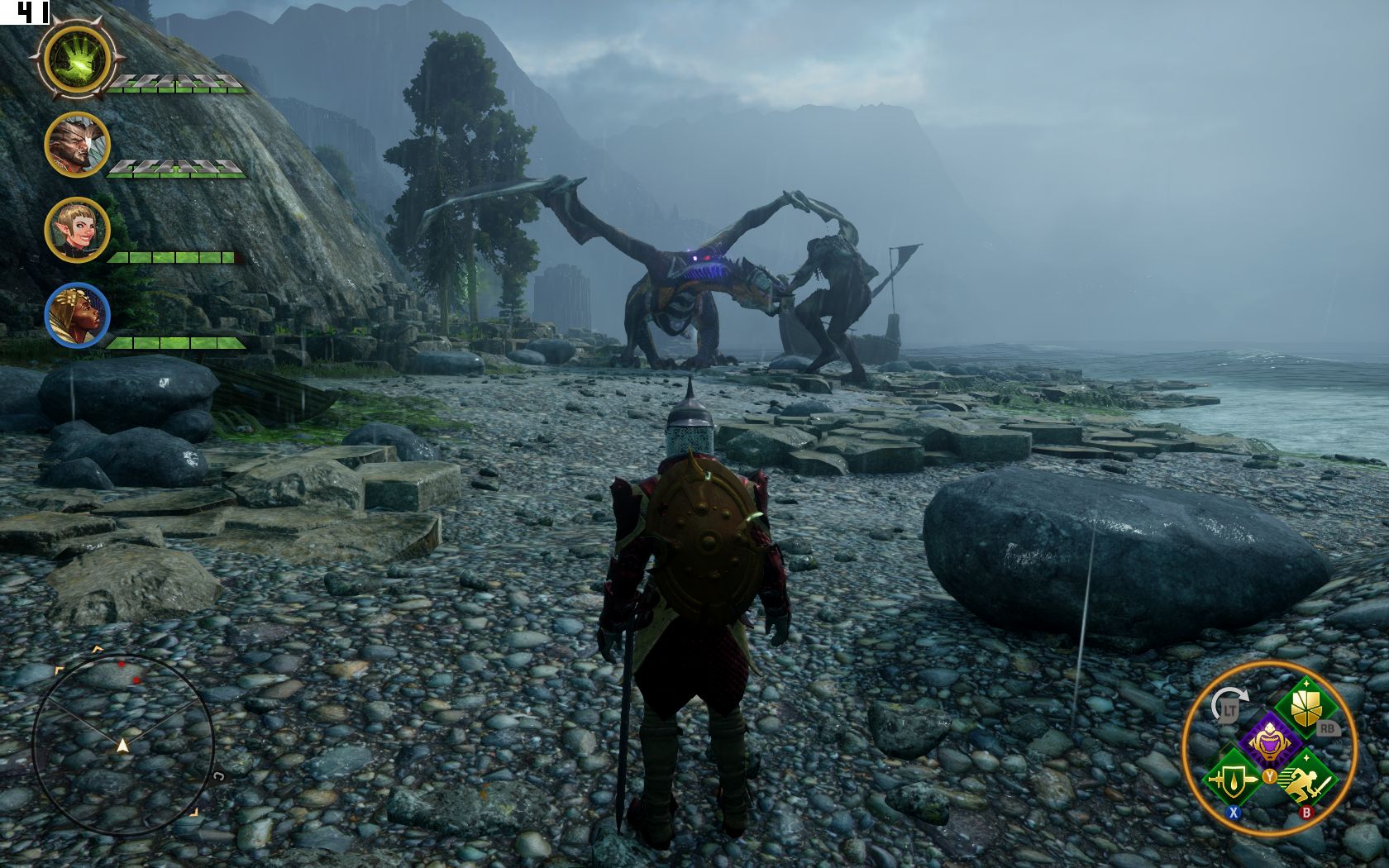The width and height of the screenshot is (1389, 868).
Task: Open the circular minimap
Action: (x=122, y=746)
